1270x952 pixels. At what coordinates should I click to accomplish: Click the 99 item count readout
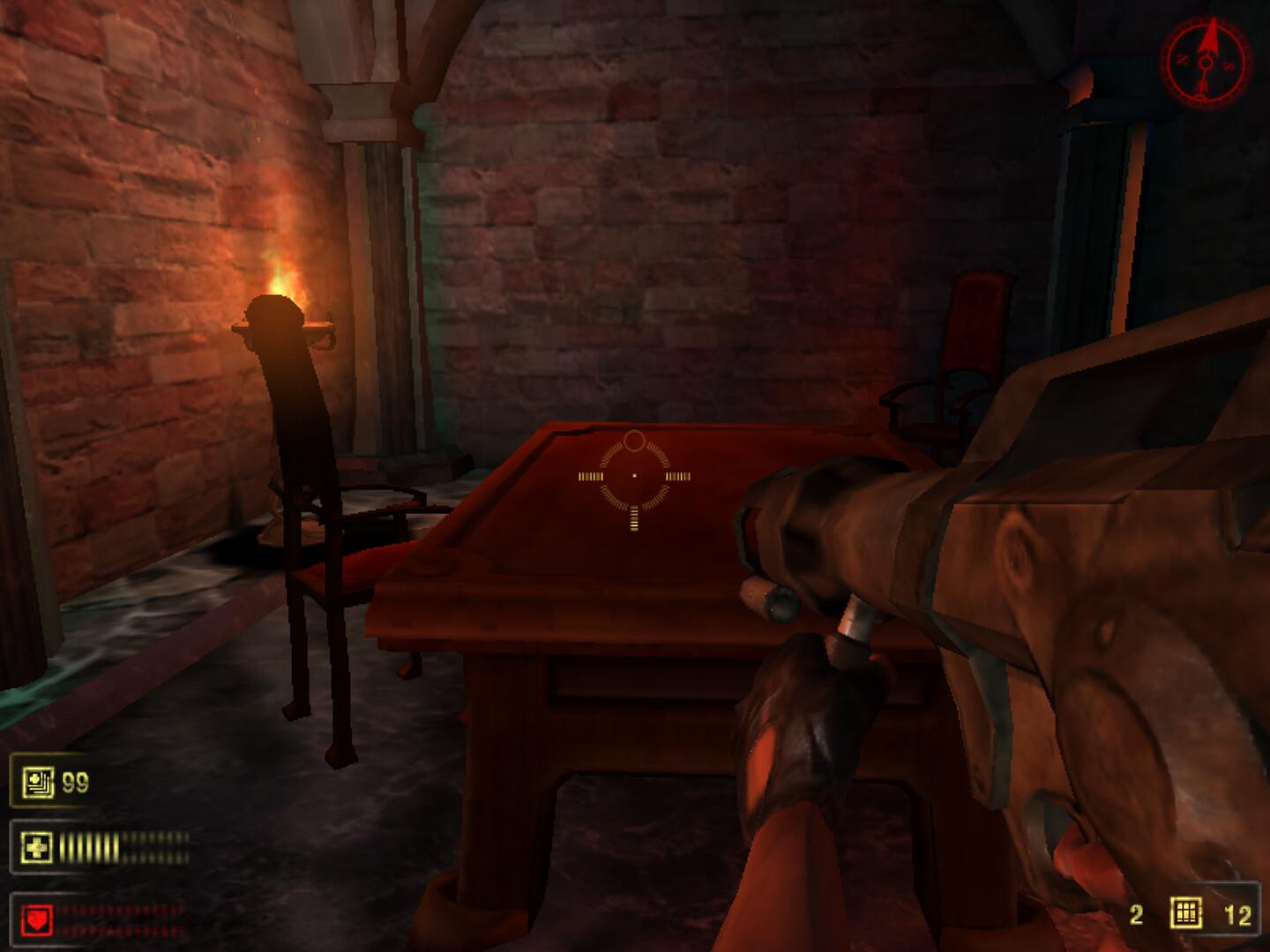pyautogui.click(x=75, y=781)
